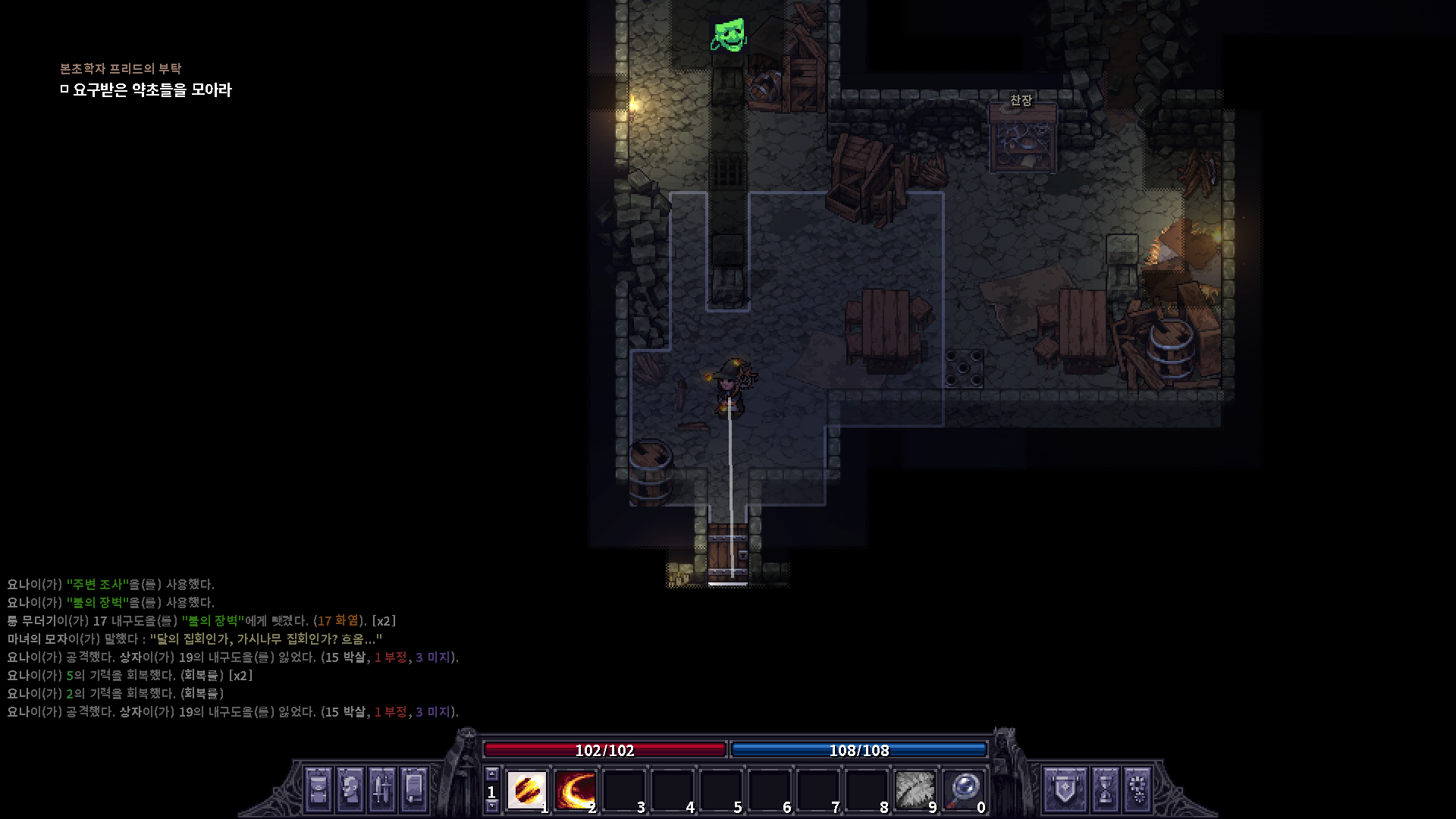Open the crossed swords skills button
The width and height of the screenshot is (1456, 819).
382,789
